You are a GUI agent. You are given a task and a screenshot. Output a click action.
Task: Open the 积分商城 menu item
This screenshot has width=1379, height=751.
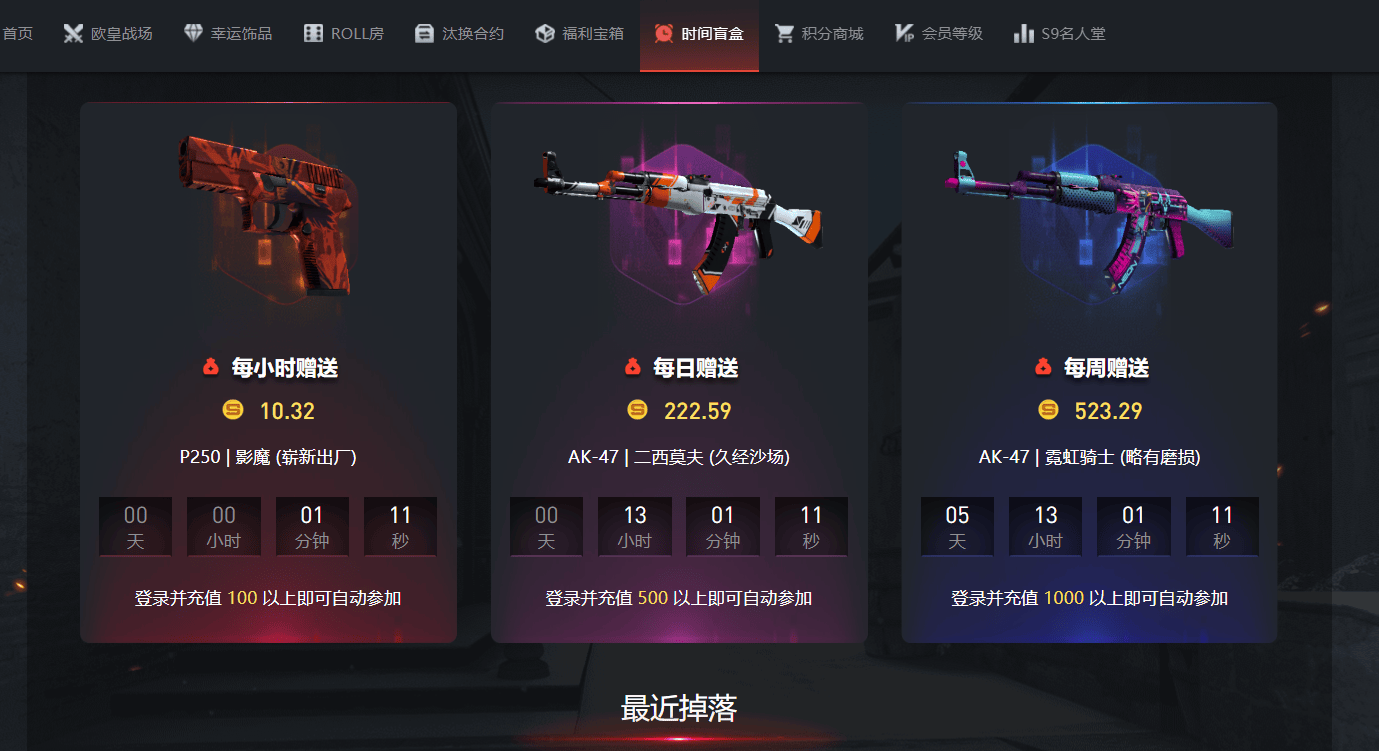click(820, 32)
